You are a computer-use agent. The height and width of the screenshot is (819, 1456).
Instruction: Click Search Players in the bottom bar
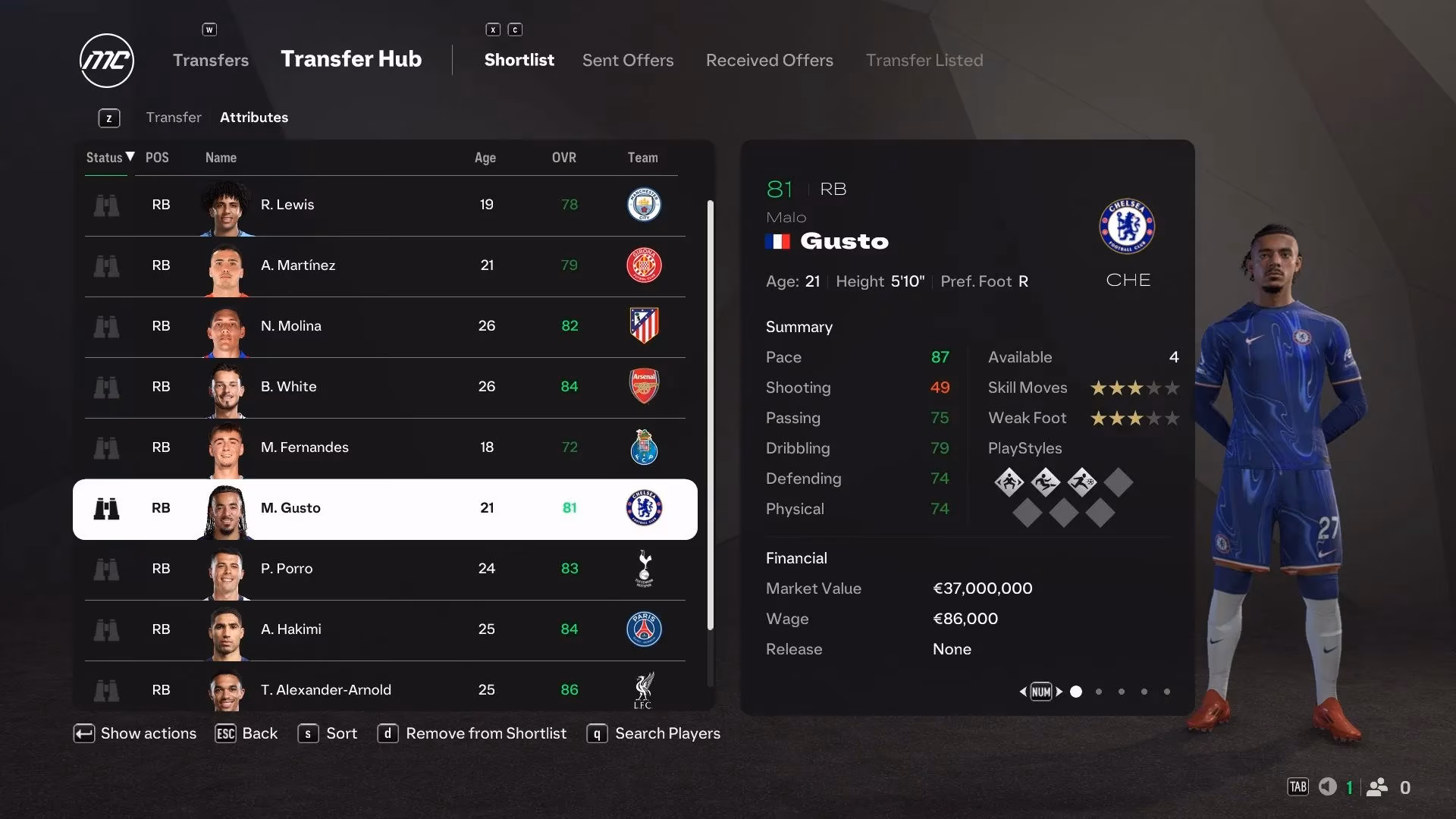coord(667,733)
